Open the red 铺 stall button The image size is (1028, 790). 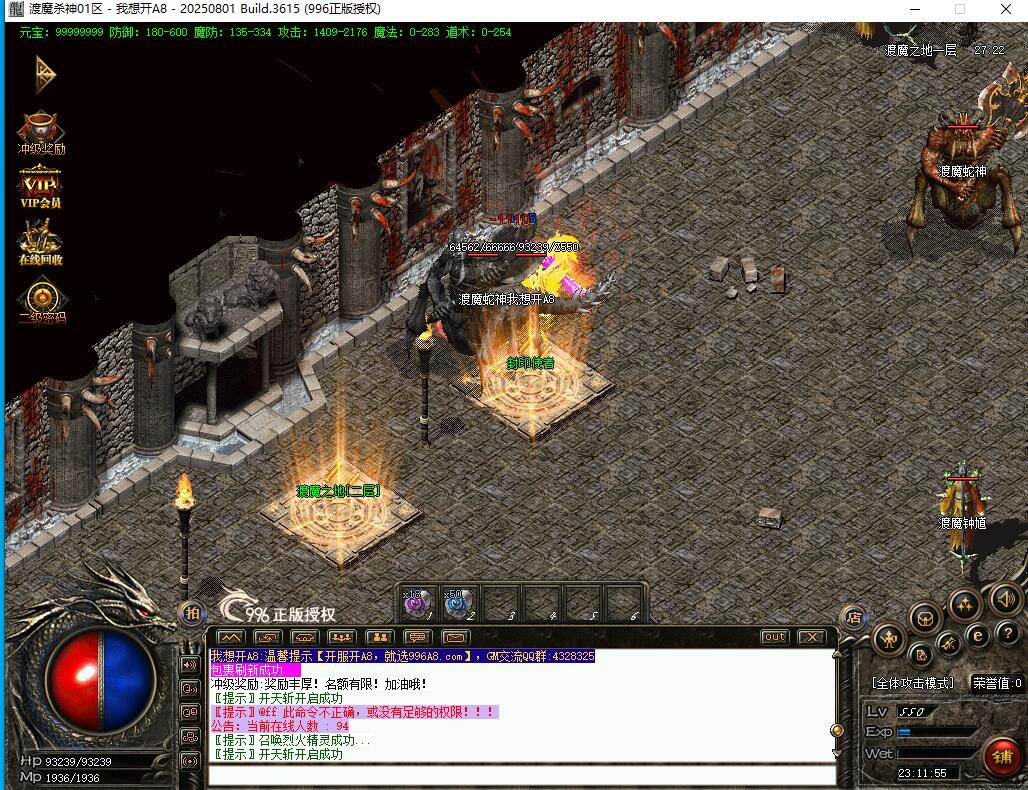click(1001, 755)
